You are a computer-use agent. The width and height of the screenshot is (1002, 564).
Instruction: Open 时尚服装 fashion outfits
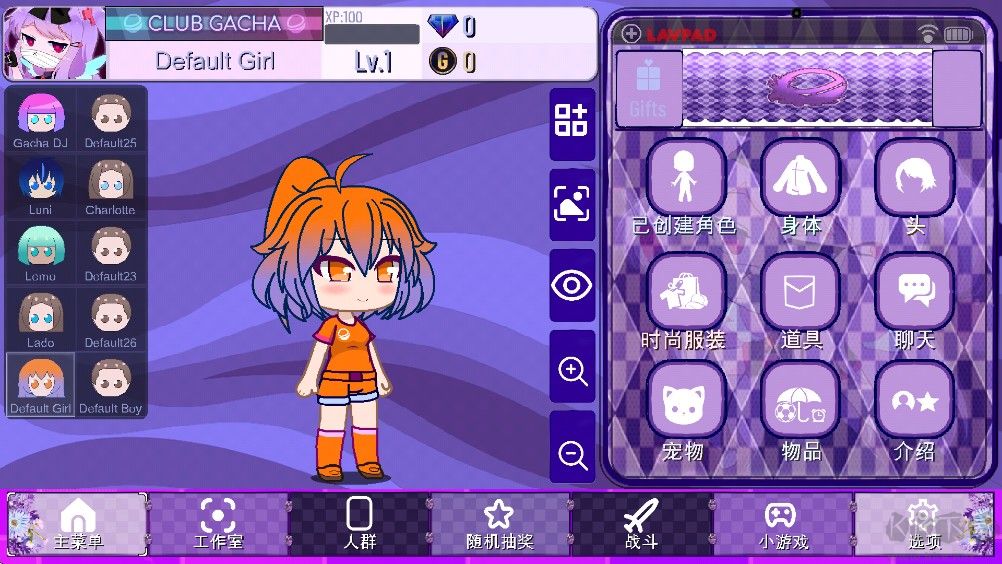(x=685, y=292)
